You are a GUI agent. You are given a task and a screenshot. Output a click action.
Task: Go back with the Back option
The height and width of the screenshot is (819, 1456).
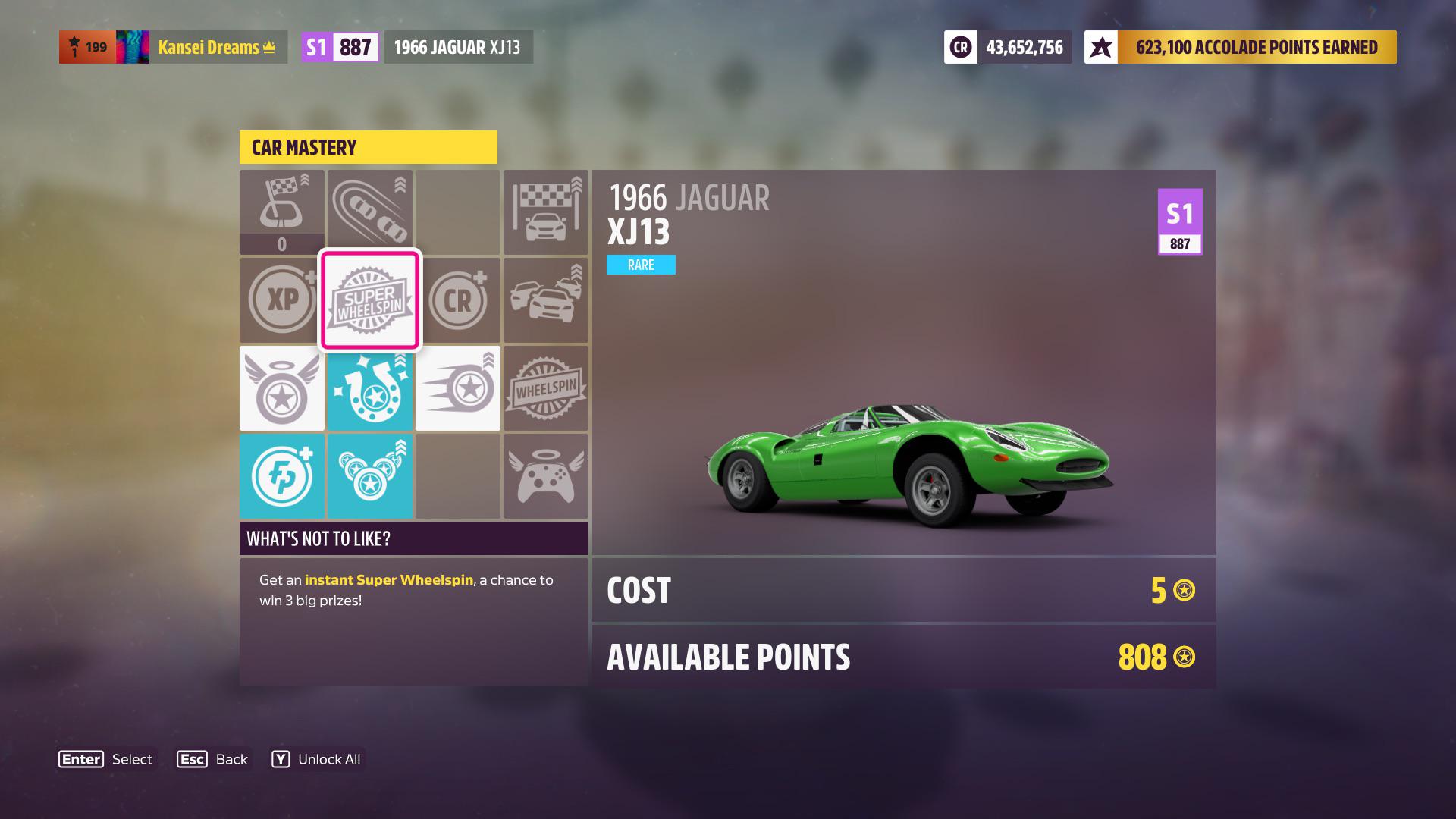coord(212,759)
